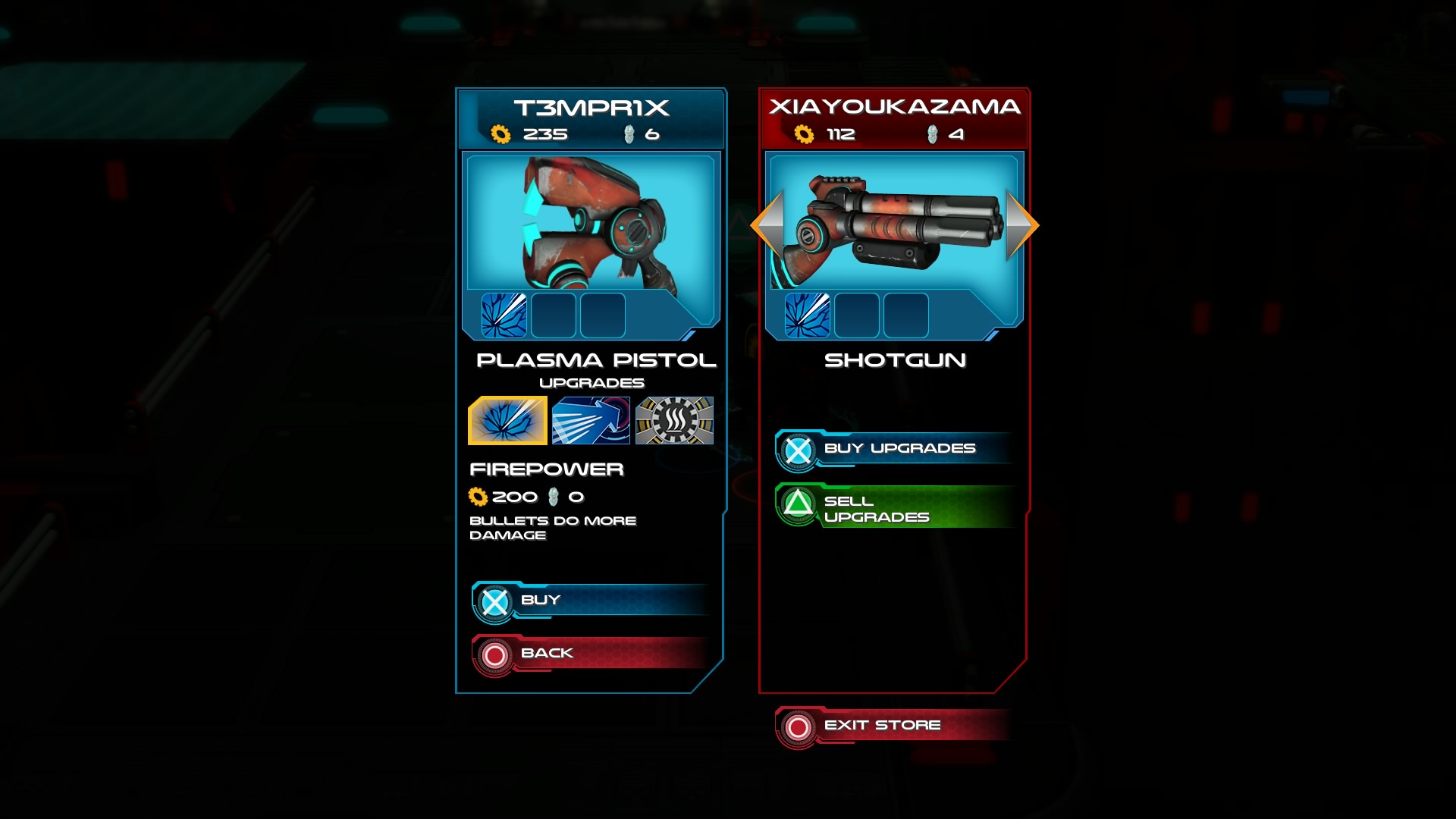The width and height of the screenshot is (1456, 819).
Task: Exit the store
Action: point(893,726)
